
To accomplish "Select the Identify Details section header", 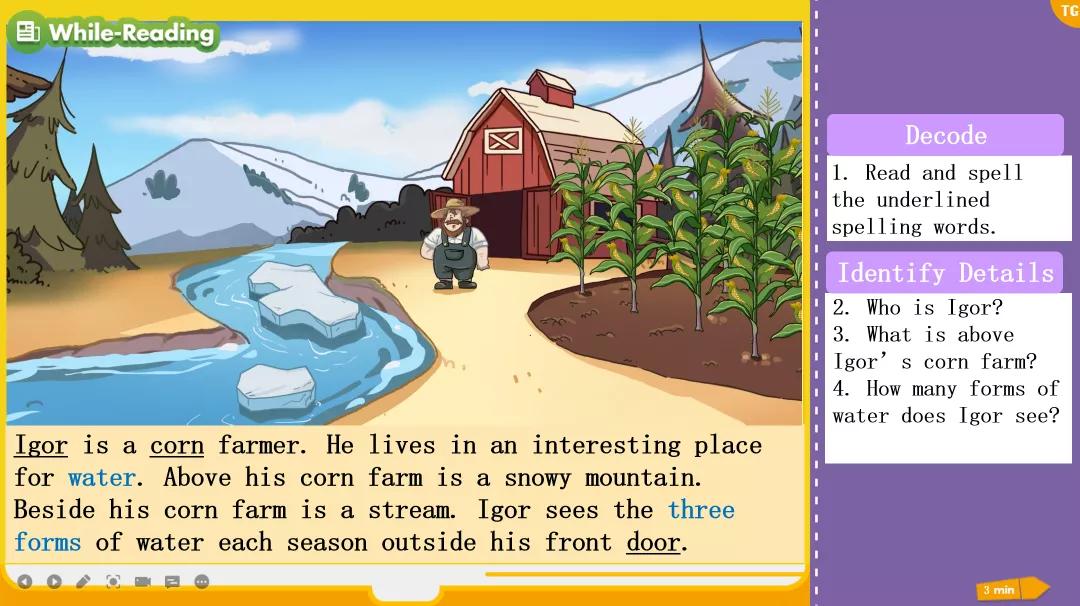I will (944, 272).
